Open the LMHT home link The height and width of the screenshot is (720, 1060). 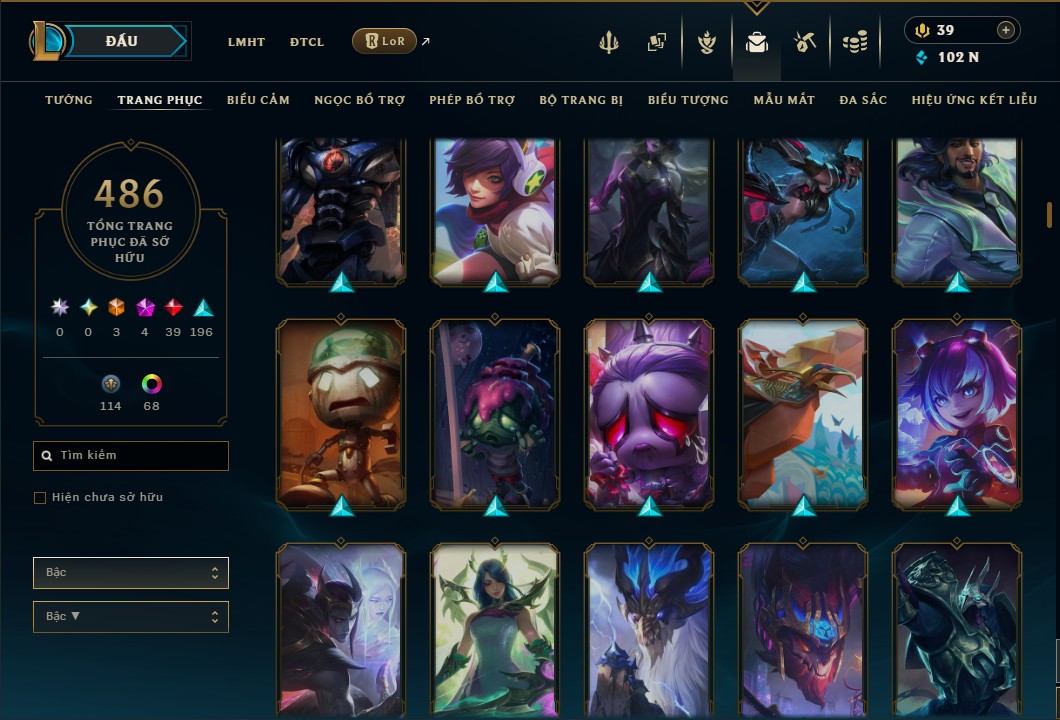246,42
